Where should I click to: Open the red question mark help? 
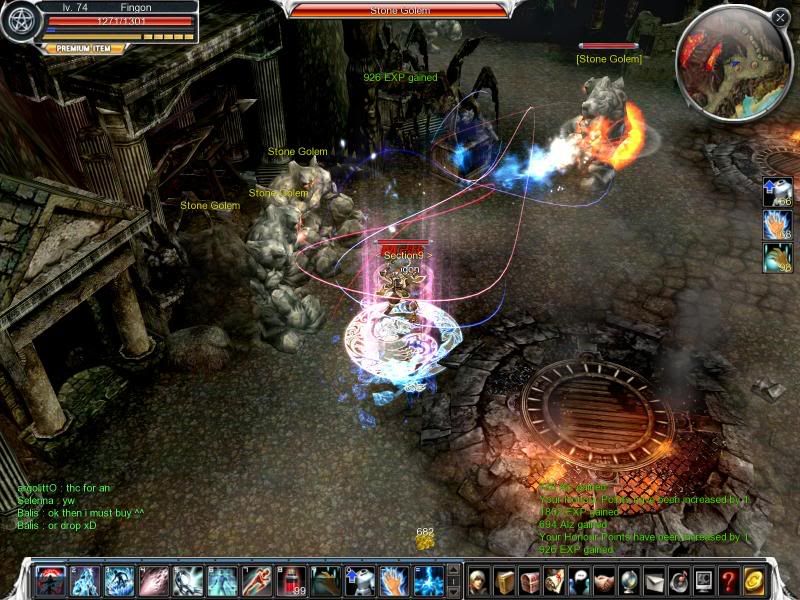coord(729,580)
